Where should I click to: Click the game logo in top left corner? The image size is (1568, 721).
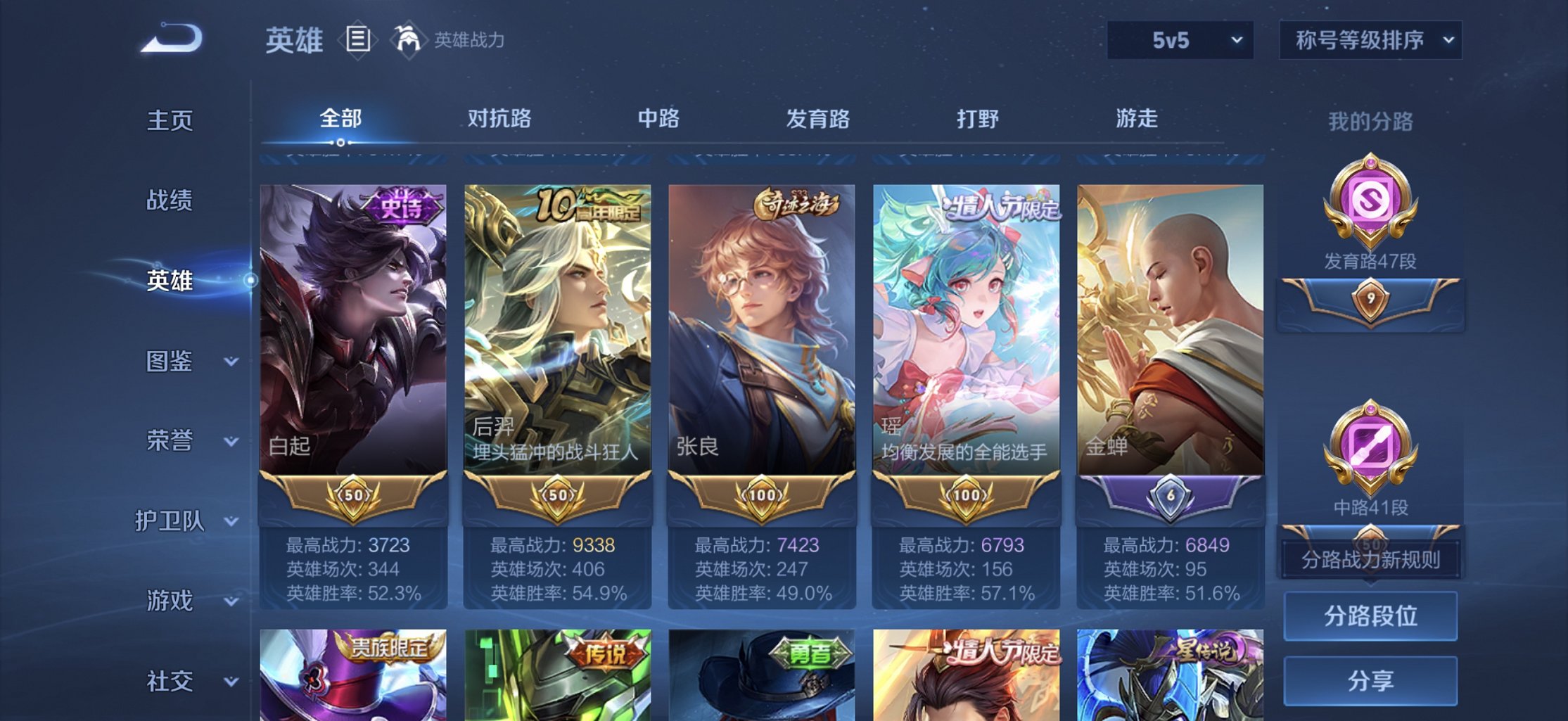pyautogui.click(x=169, y=35)
